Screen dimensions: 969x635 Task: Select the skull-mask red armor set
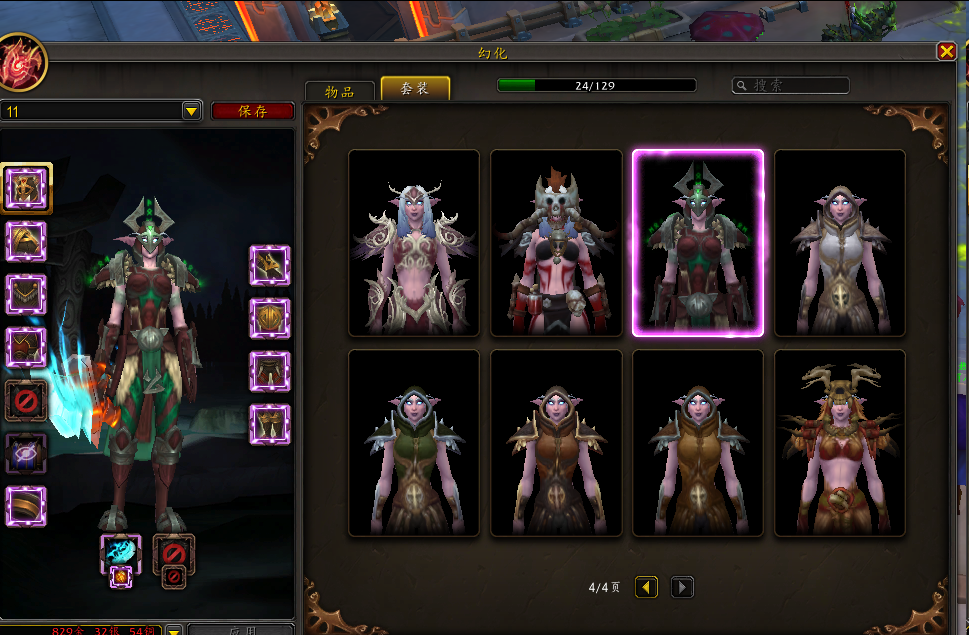point(556,243)
